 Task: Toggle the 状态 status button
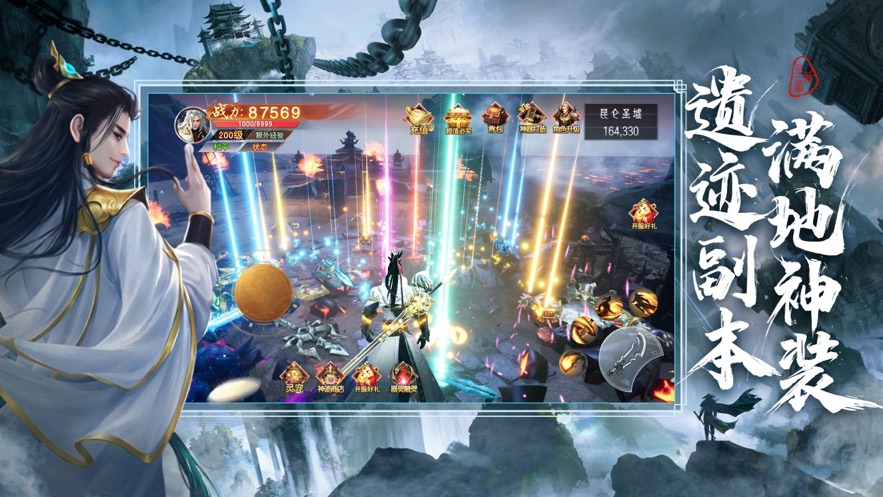click(x=261, y=146)
